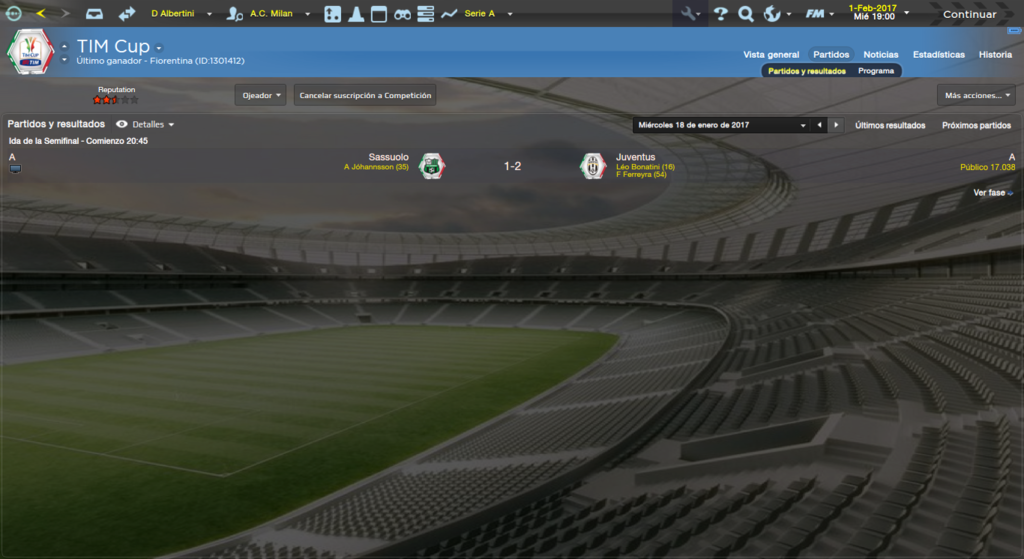Image resolution: width=1024 pixels, height=559 pixels.
Task: Open the Sassuolo club page
Action: 388,157
